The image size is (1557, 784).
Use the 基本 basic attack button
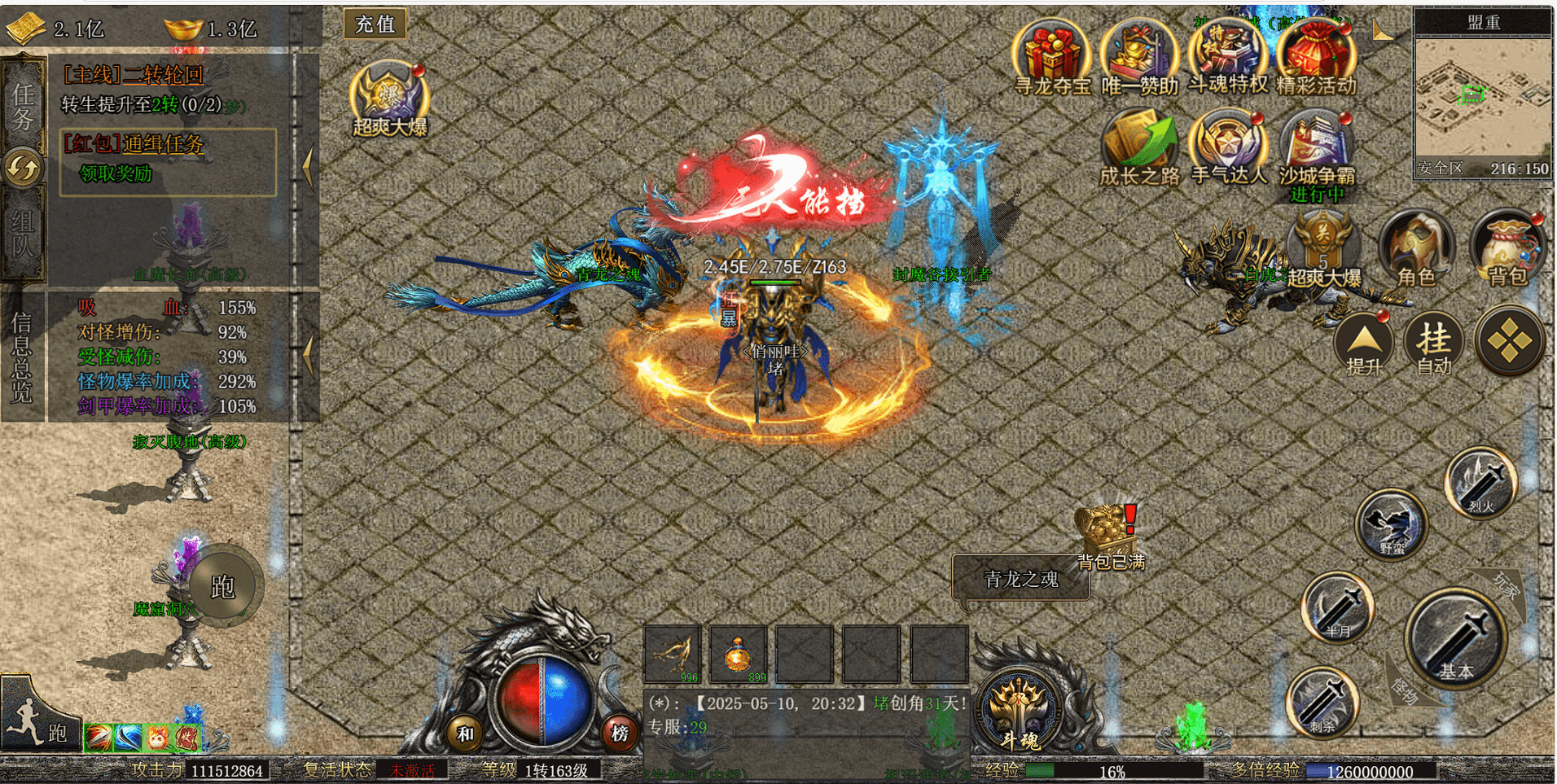[x=1455, y=639]
